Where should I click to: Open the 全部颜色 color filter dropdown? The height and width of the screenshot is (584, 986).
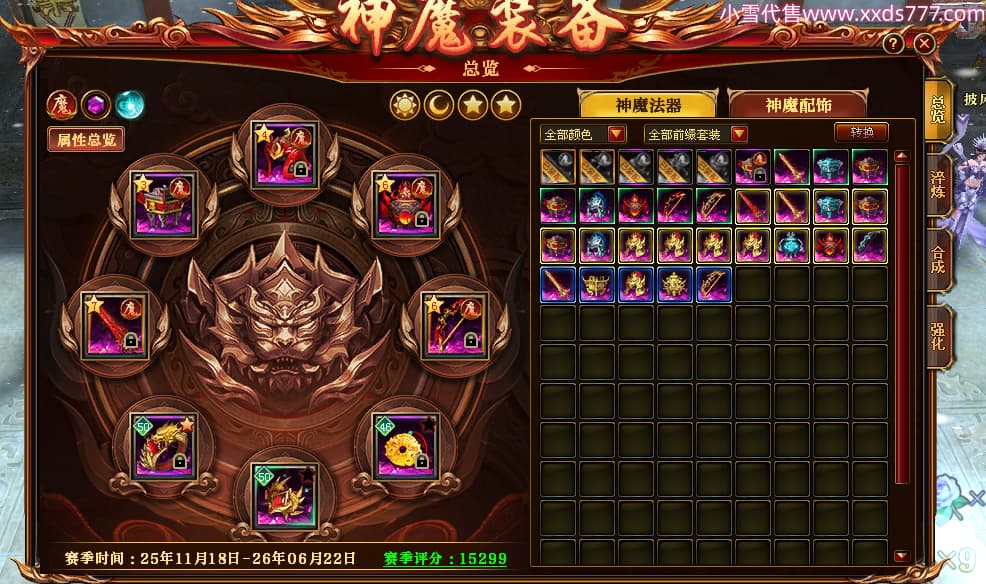coord(583,134)
